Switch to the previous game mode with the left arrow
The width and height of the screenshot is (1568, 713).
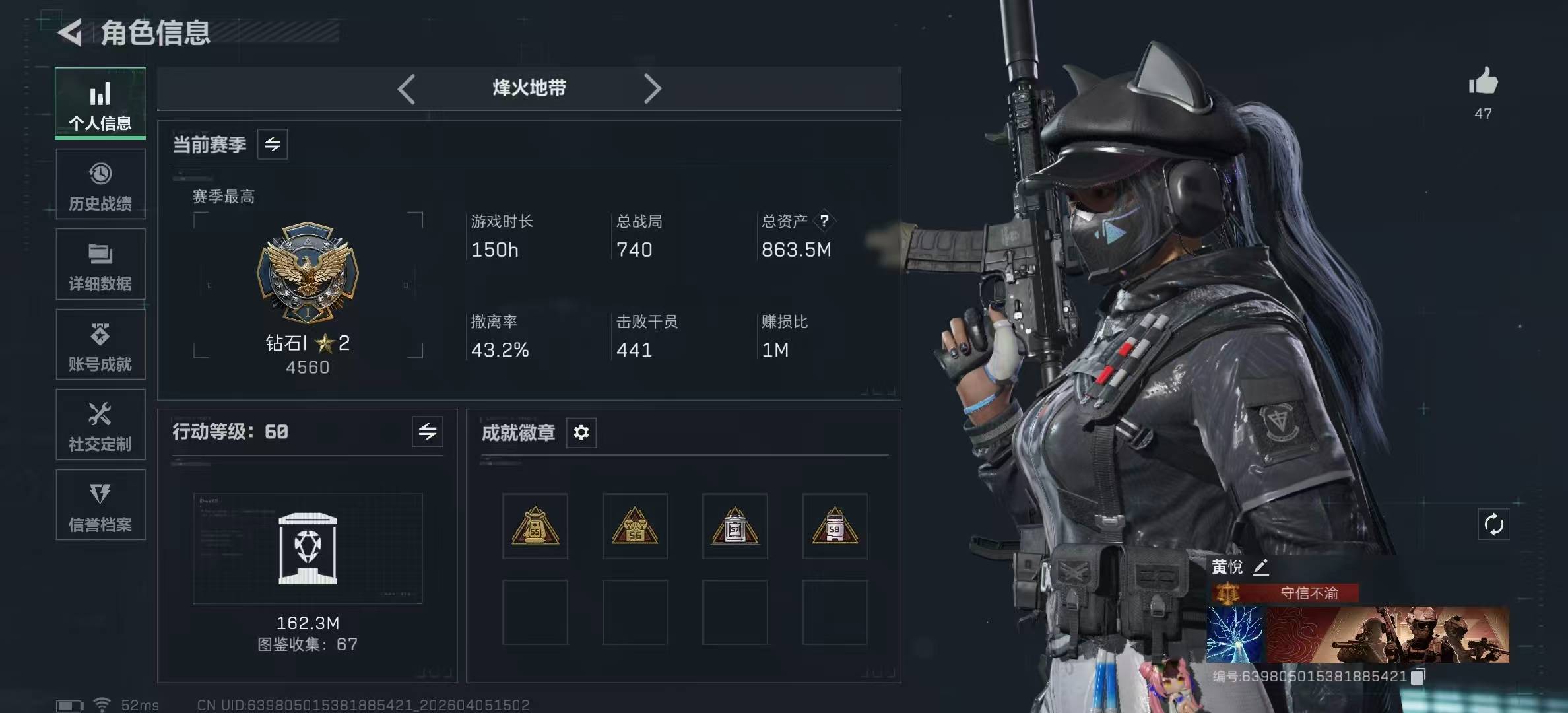pos(407,88)
